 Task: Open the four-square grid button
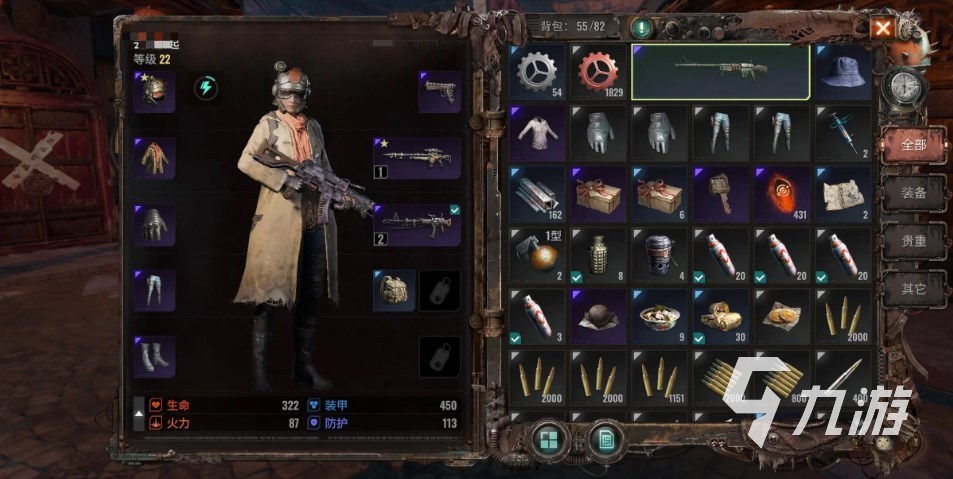[548, 439]
